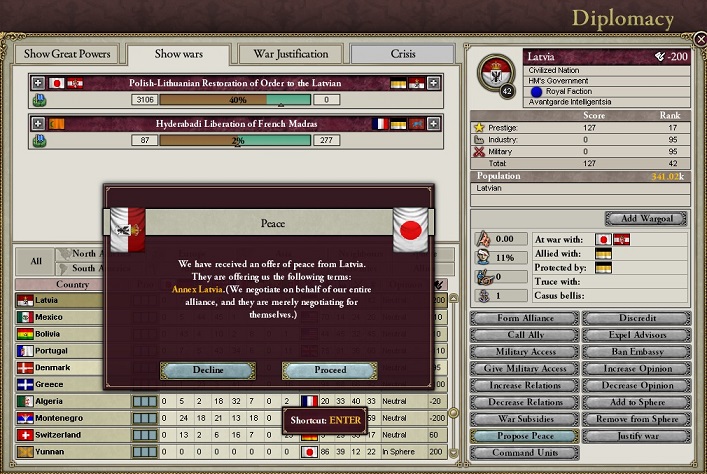Click the Add Wargoal button
Viewport: 707px width, 474px height.
645,219
